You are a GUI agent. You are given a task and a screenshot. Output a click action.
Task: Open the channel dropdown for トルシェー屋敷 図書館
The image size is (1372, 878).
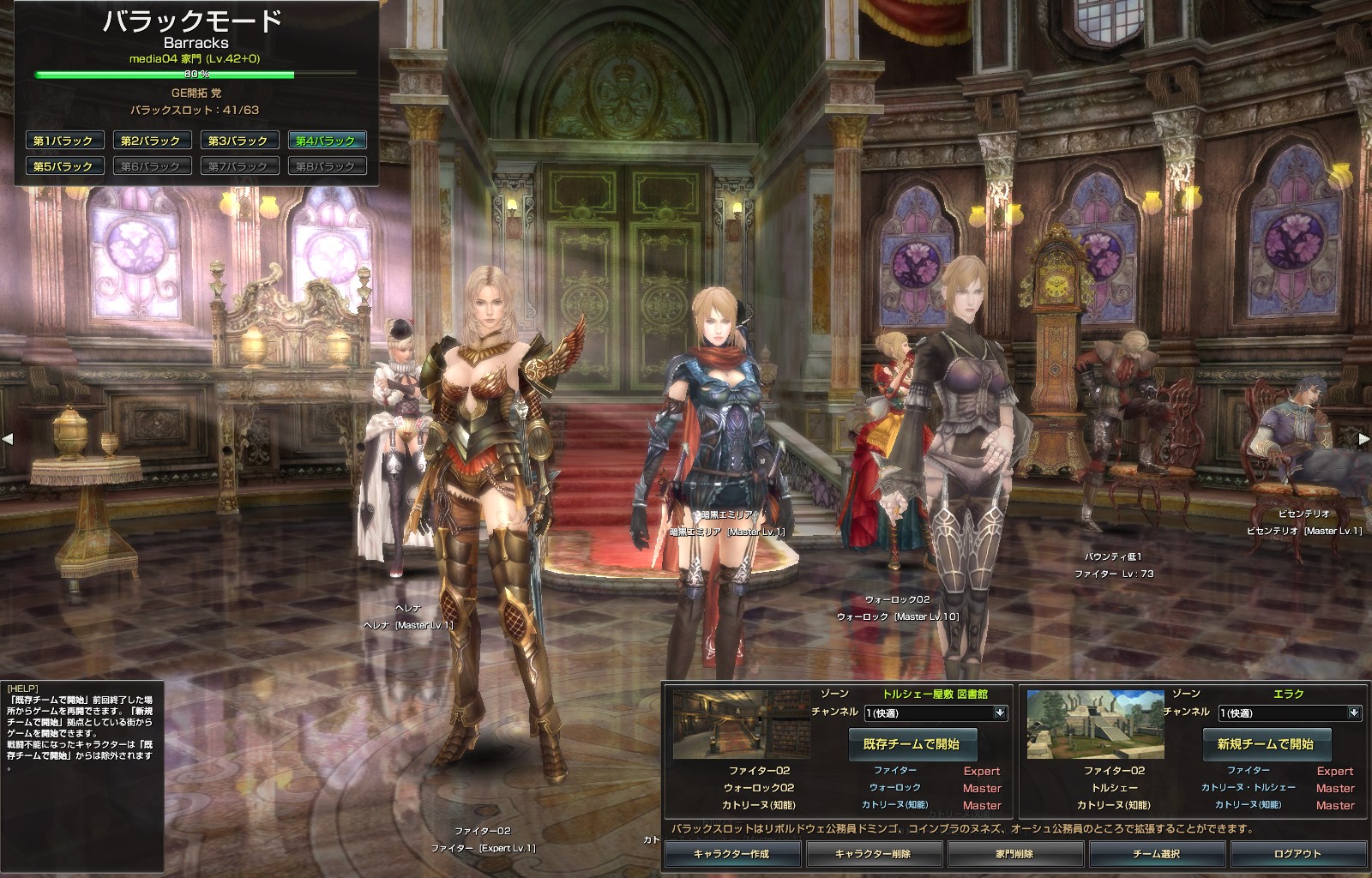click(x=1000, y=713)
